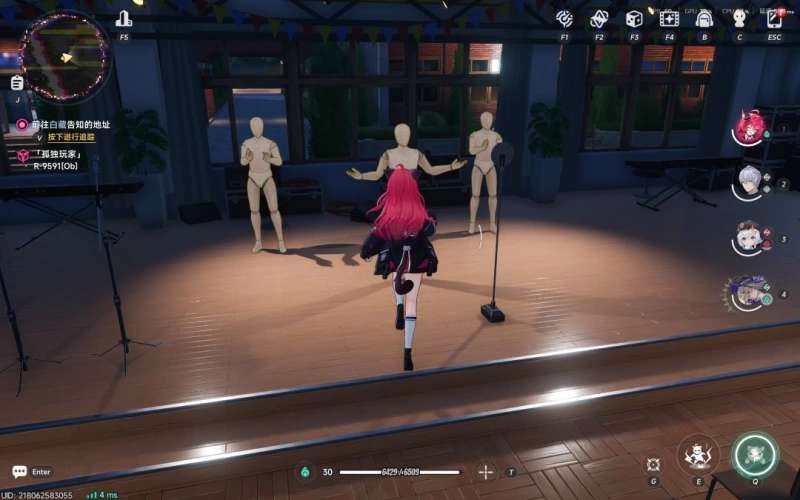Activate the small crosshair target icon
The height and width of the screenshot is (500, 800).
(x=653, y=464)
